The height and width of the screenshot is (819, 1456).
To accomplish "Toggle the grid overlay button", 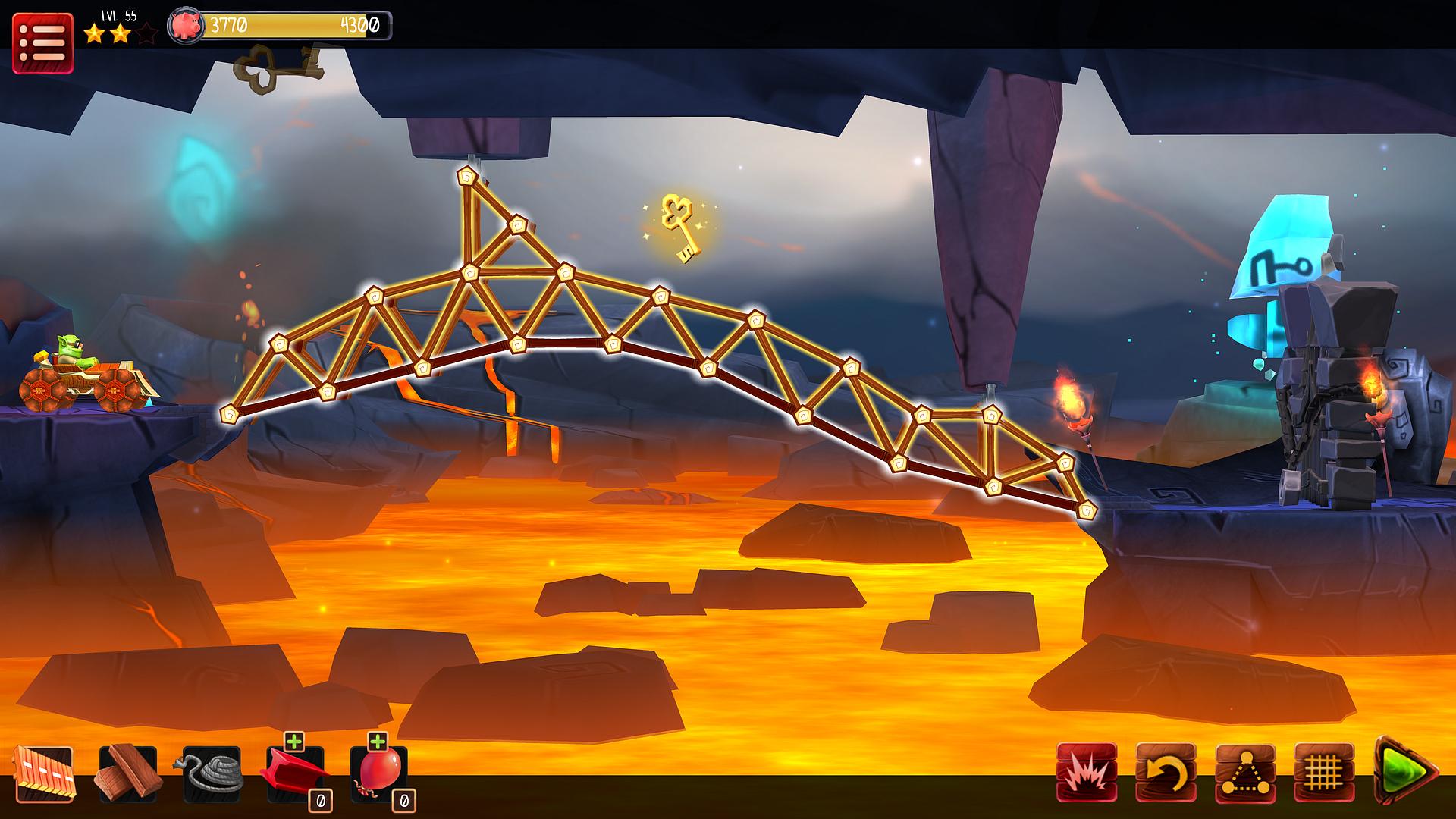I will [1324, 772].
